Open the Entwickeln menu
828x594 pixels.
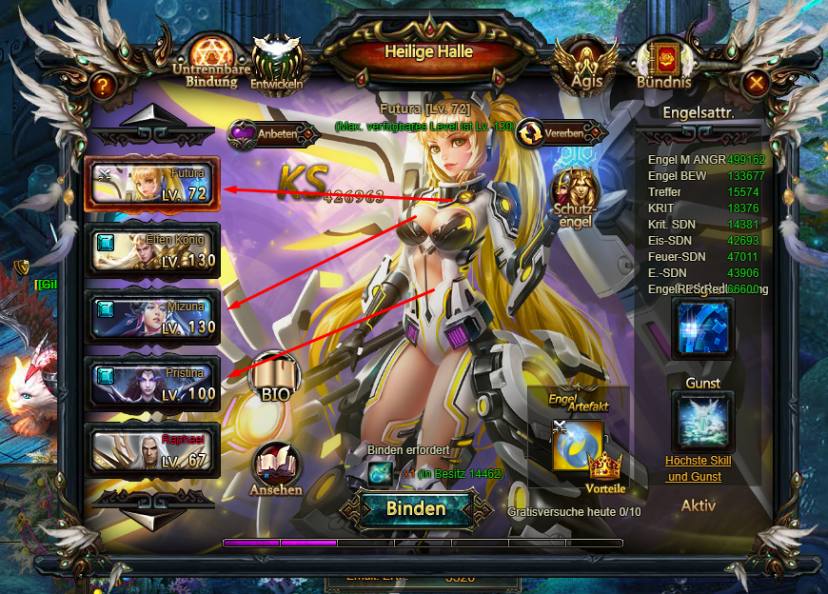click(277, 61)
